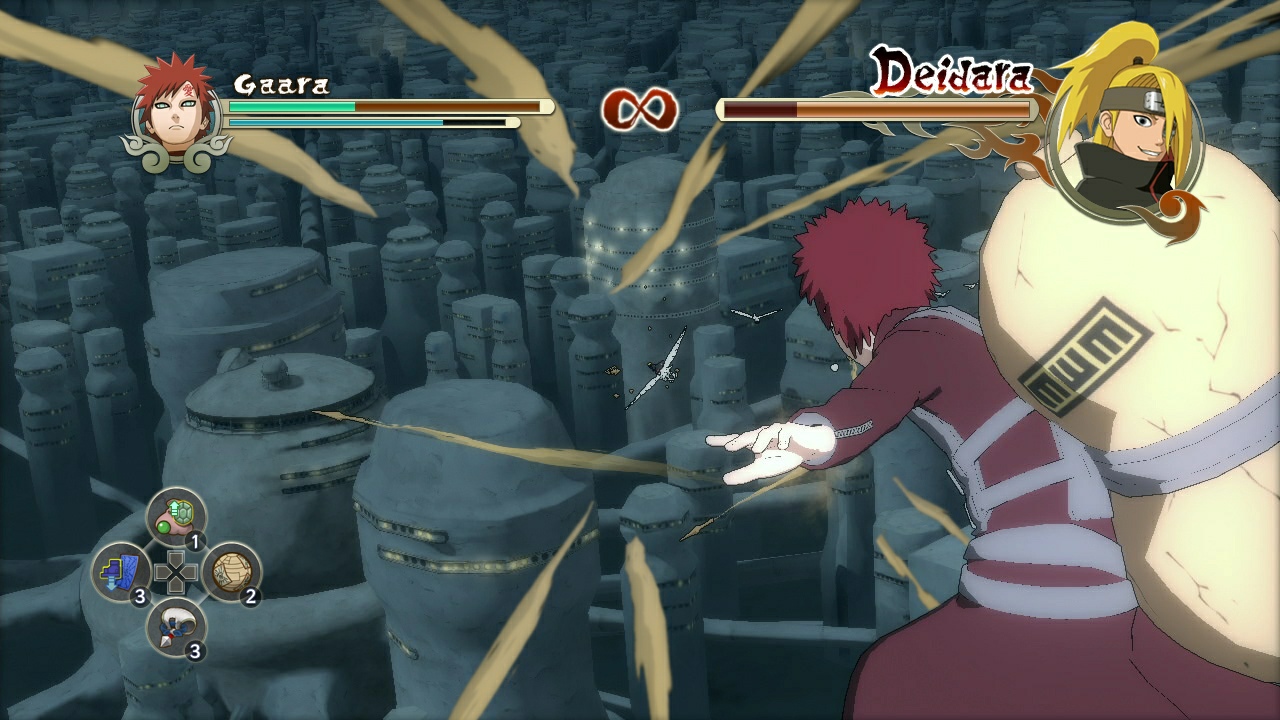Screen dimensions: 1280x720
Task: Click the healing item's quantity badge 1
Action: (196, 540)
